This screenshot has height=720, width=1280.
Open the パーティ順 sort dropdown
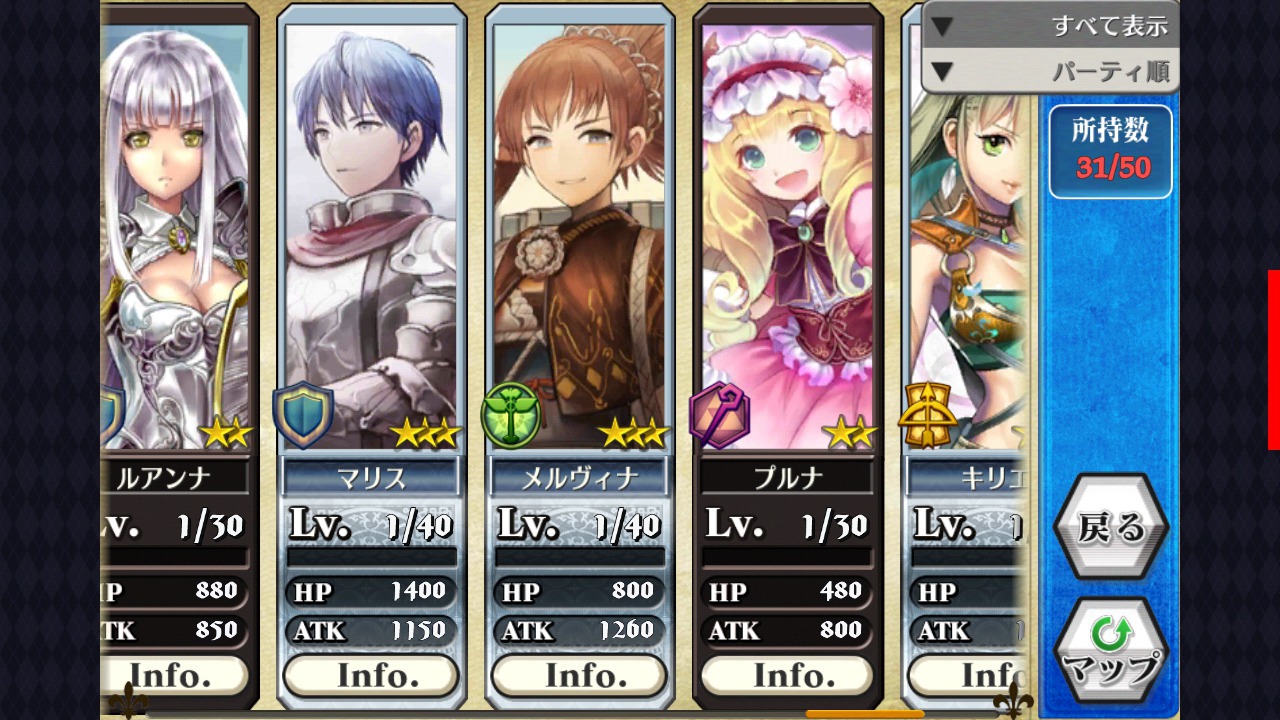pyautogui.click(x=1050, y=71)
